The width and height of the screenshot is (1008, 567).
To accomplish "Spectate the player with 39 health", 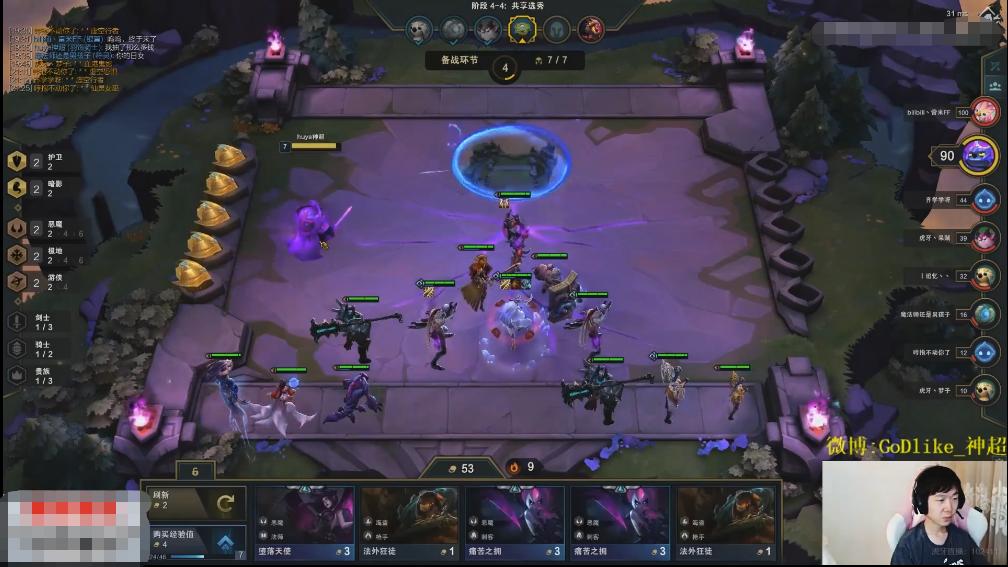I will [985, 238].
